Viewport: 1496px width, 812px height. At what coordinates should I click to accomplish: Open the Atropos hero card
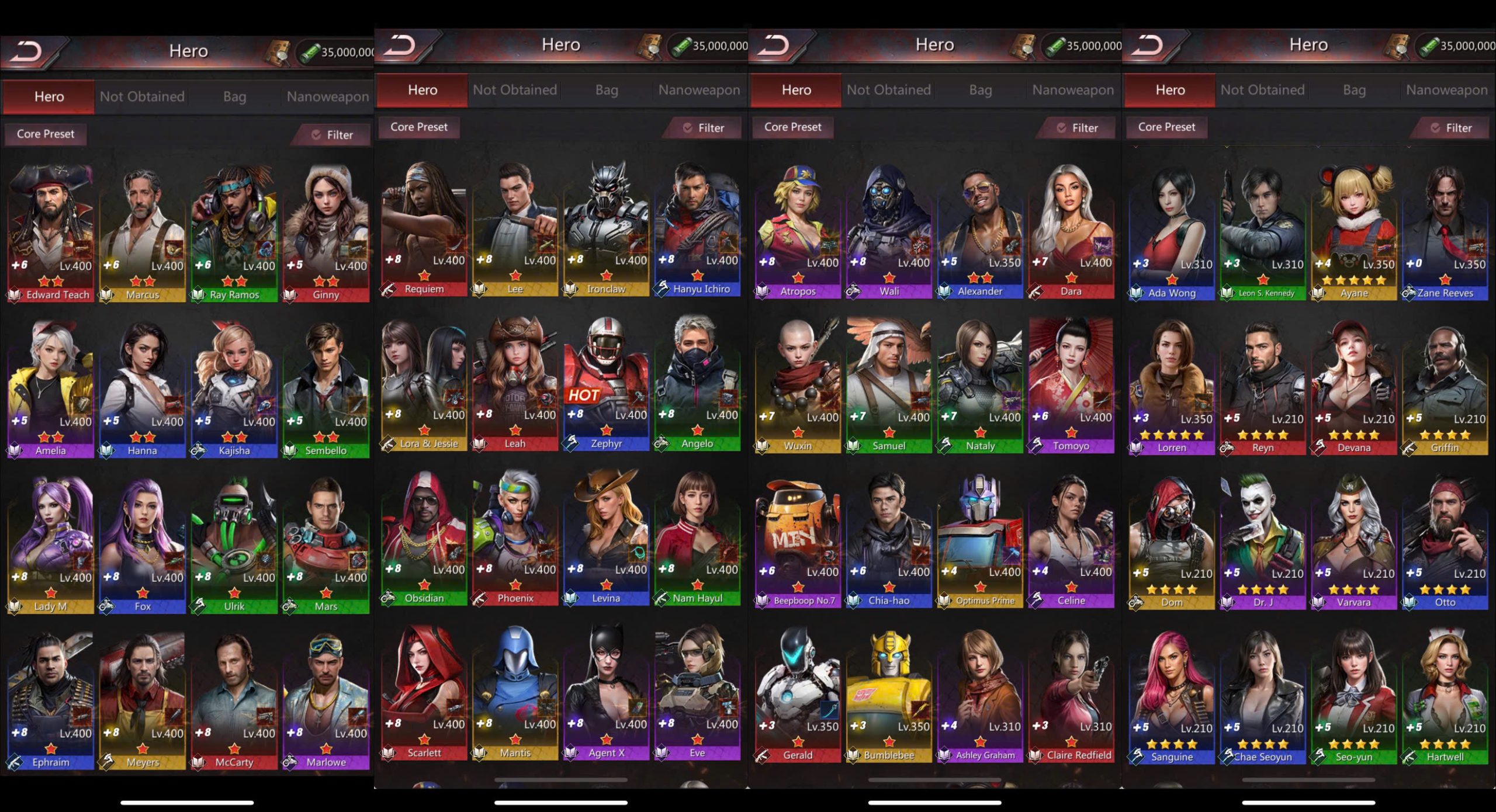point(798,231)
